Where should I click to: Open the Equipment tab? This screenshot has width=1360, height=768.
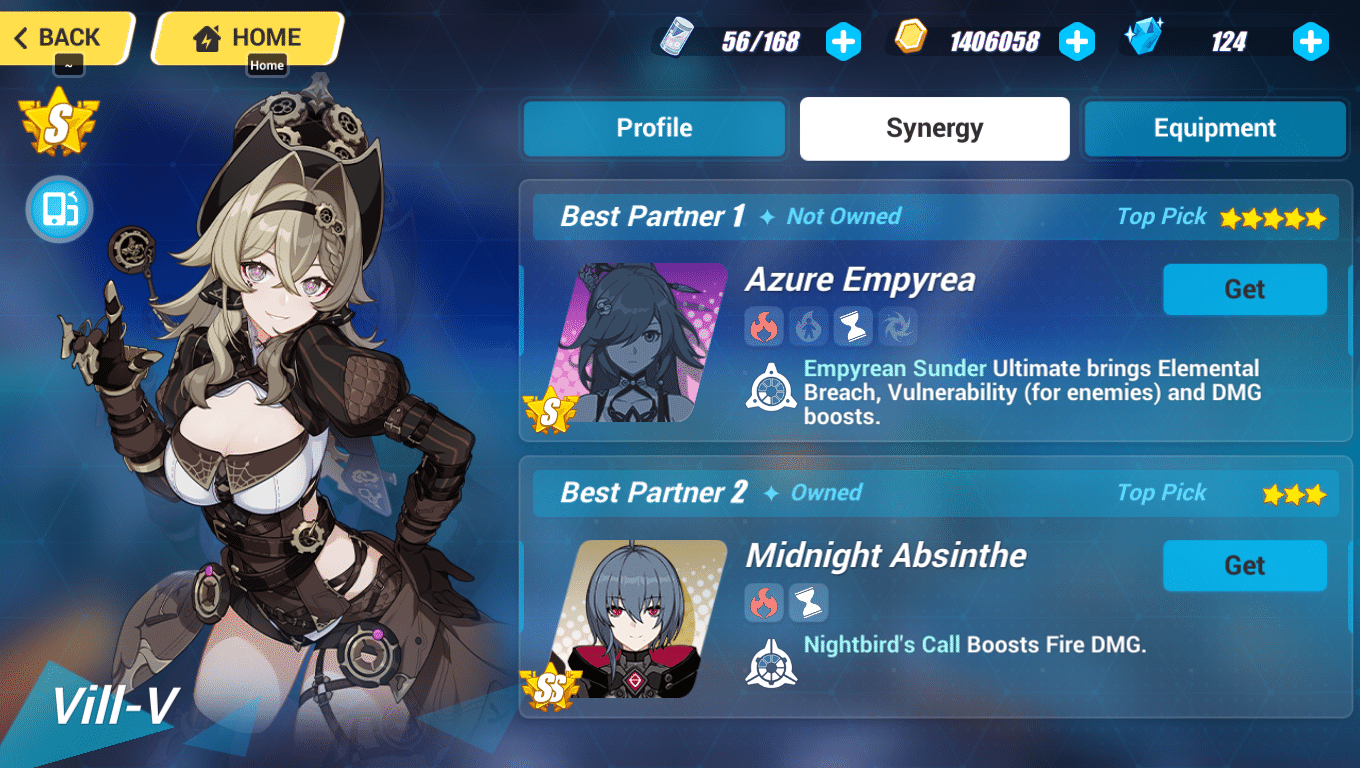point(1214,128)
